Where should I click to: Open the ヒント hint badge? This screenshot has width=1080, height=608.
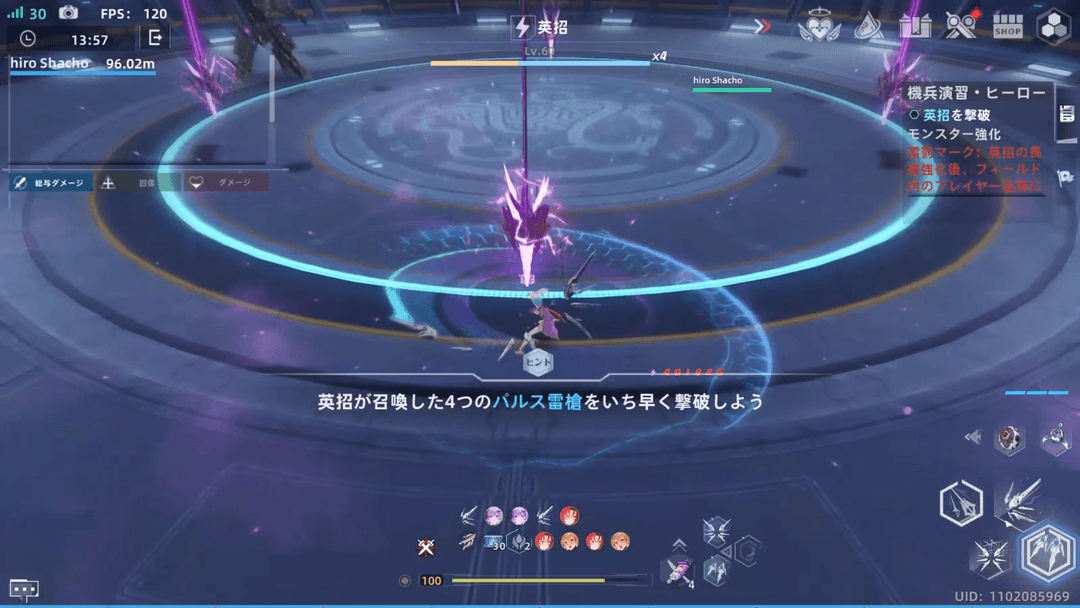coord(538,361)
